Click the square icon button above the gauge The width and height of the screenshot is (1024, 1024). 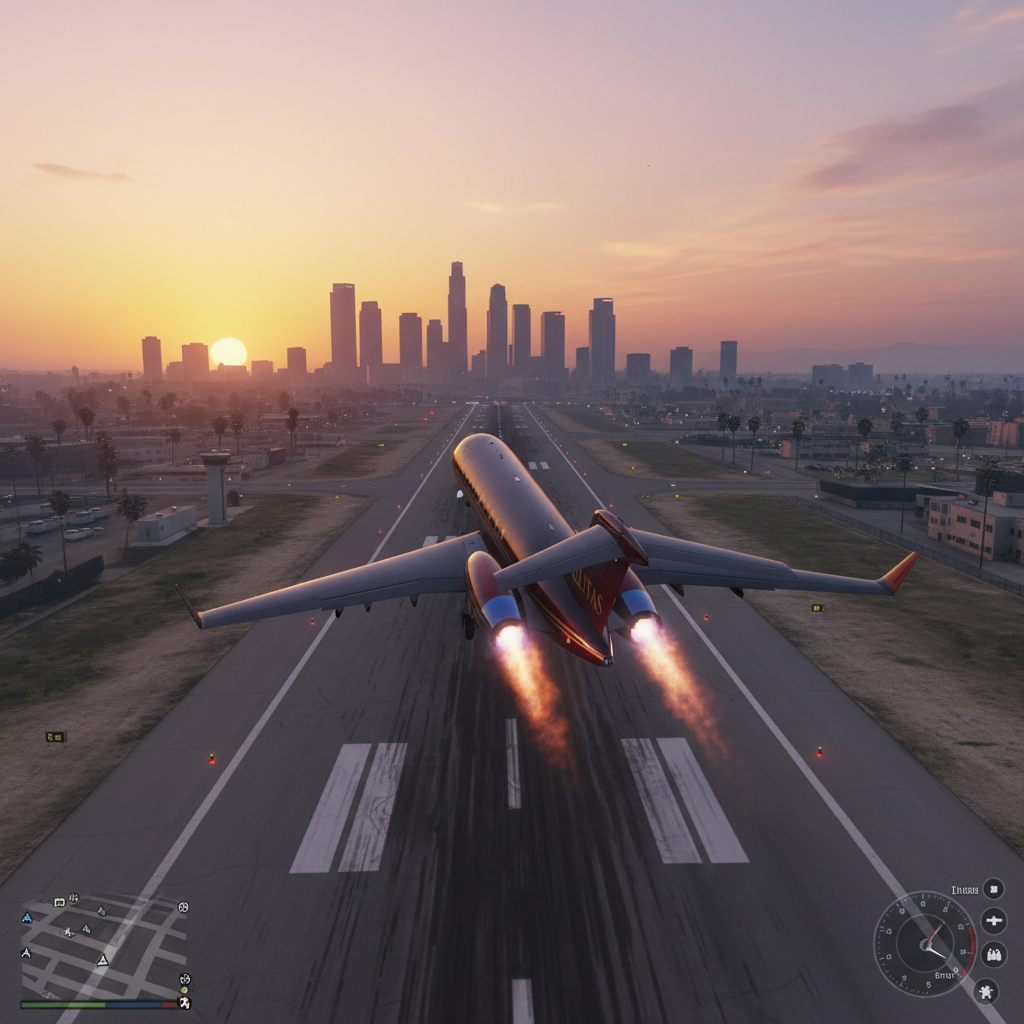pyautogui.click(x=992, y=888)
